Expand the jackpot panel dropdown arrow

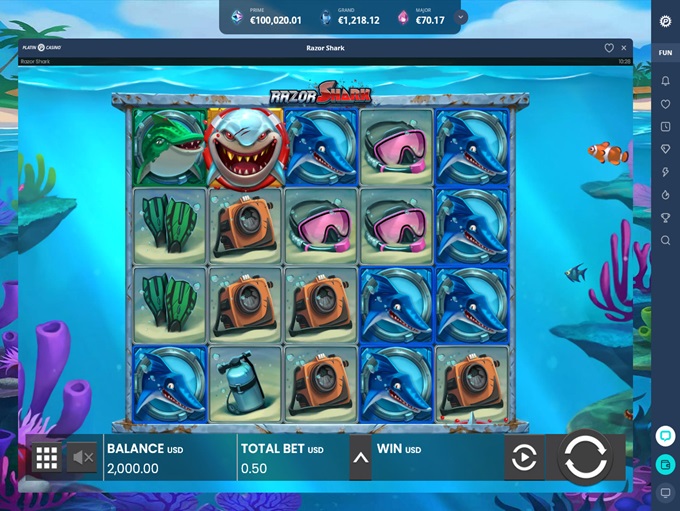460,17
